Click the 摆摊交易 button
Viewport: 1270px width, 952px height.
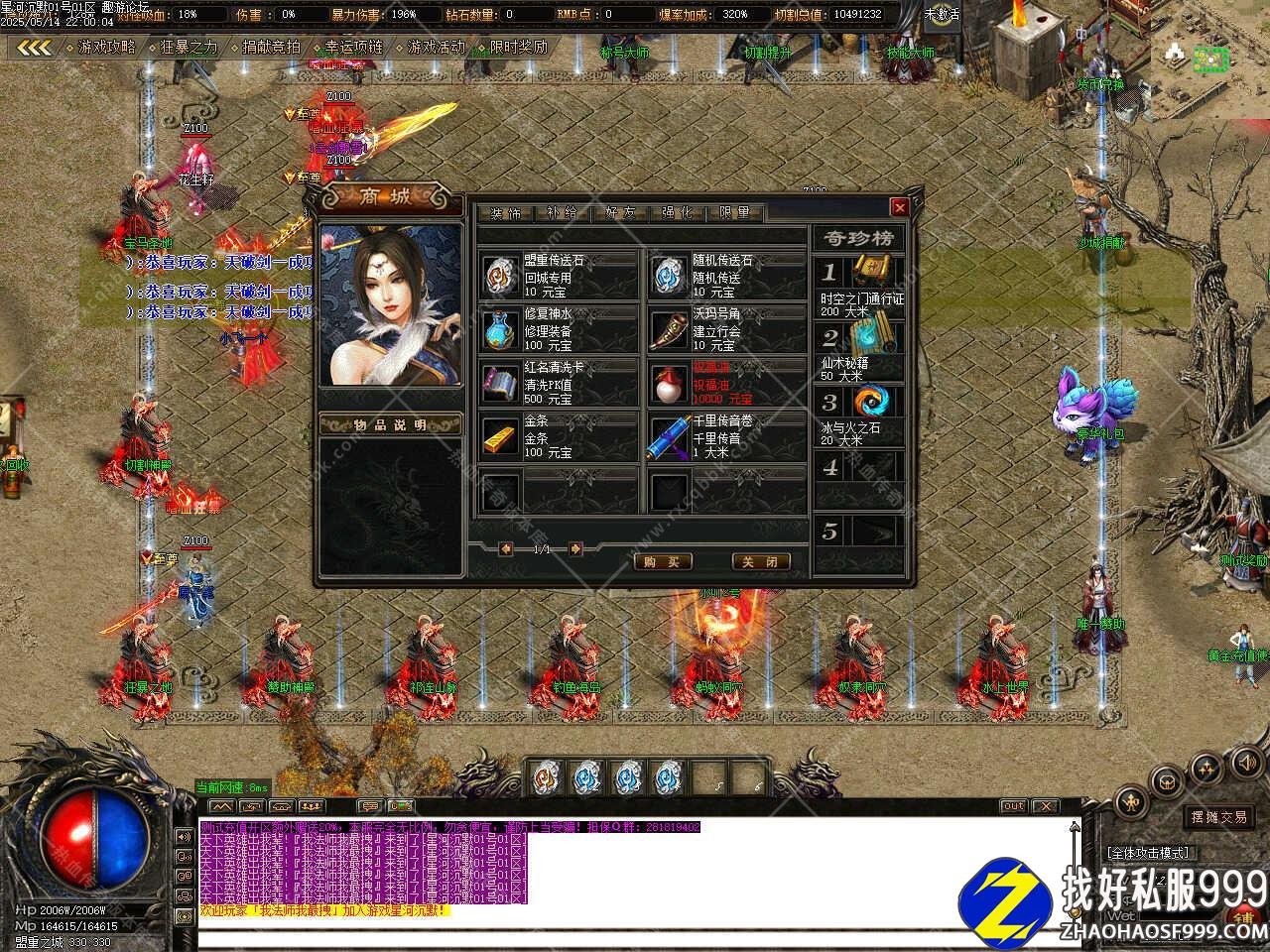coord(1218,817)
